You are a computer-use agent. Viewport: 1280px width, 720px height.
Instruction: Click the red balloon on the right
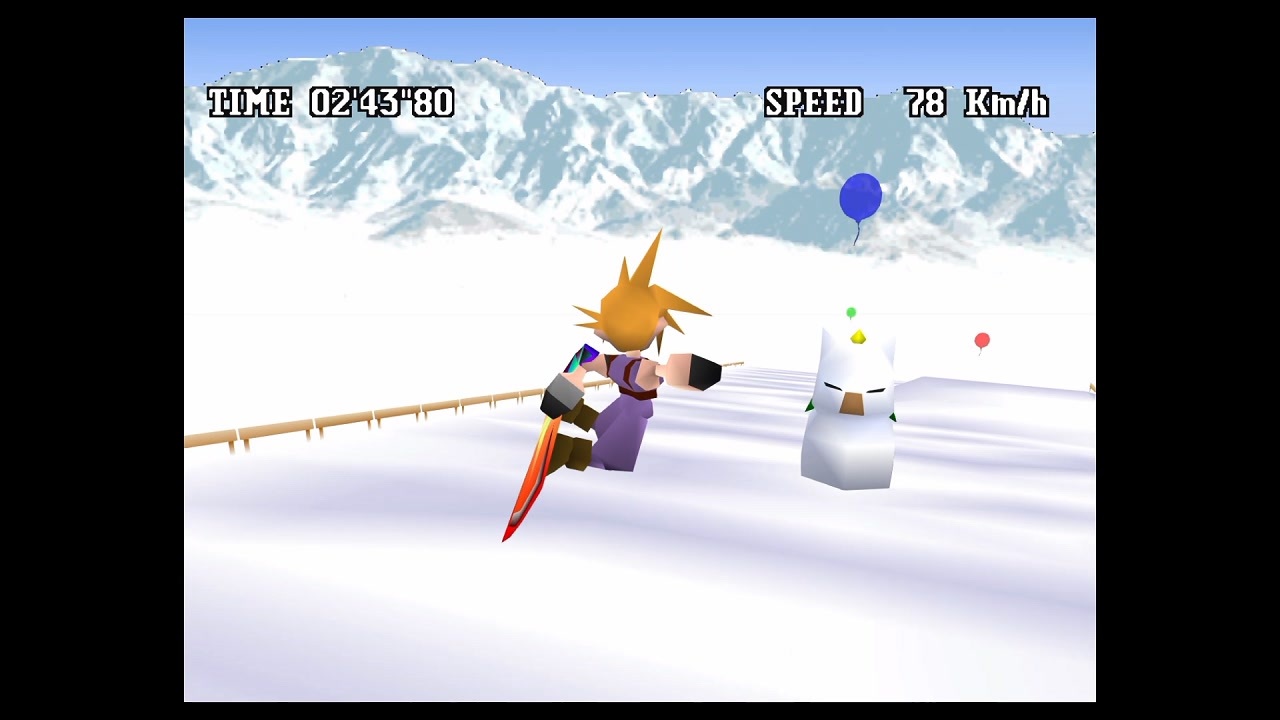tap(981, 341)
